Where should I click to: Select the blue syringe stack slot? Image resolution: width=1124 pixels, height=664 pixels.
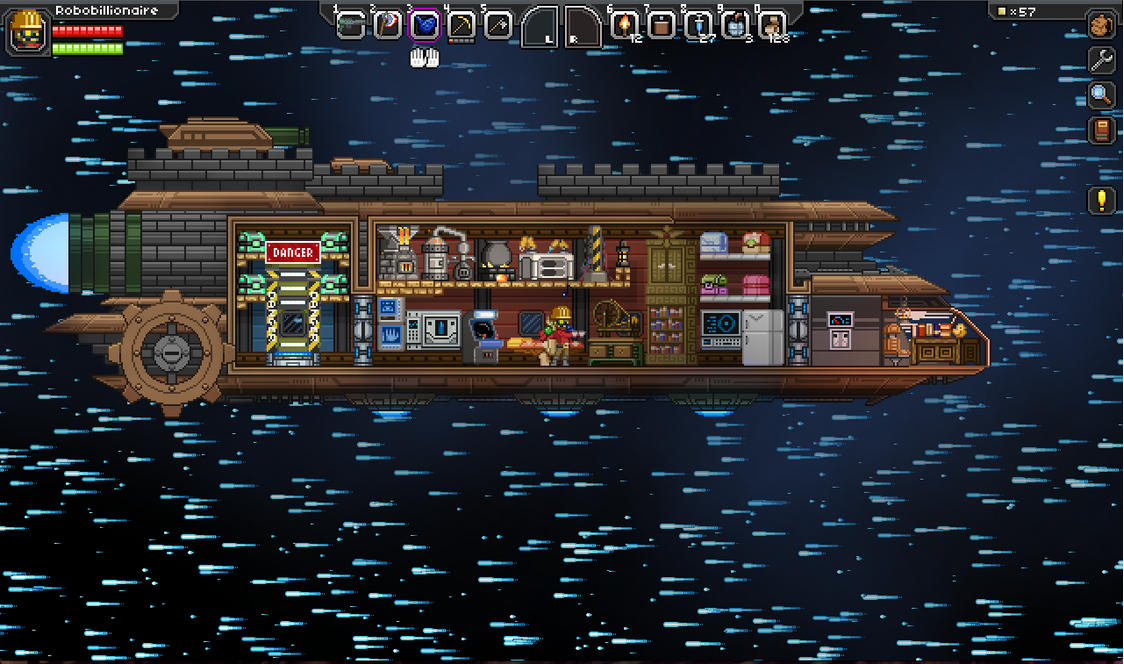(x=698, y=25)
